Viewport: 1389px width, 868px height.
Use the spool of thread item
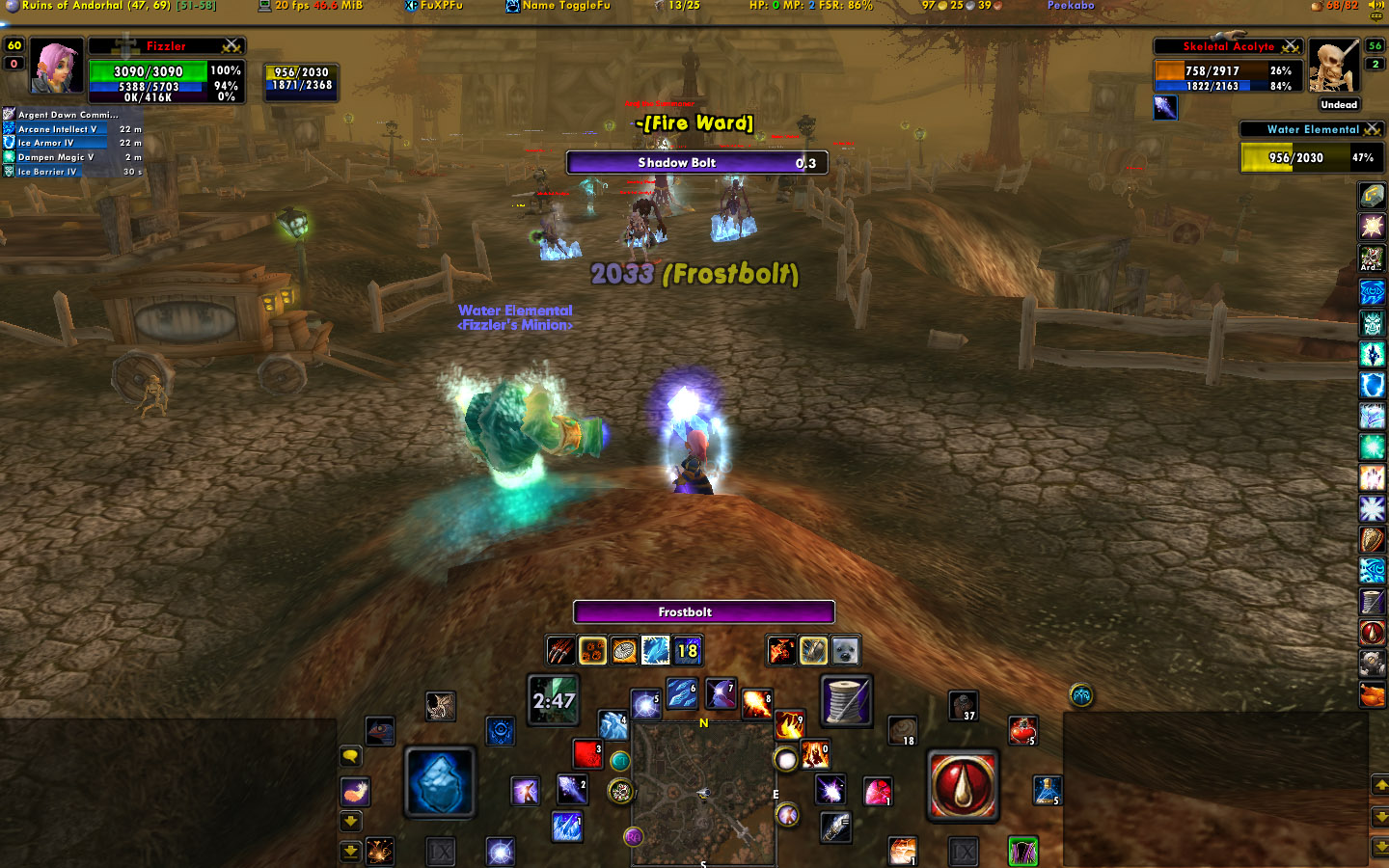coord(846,700)
